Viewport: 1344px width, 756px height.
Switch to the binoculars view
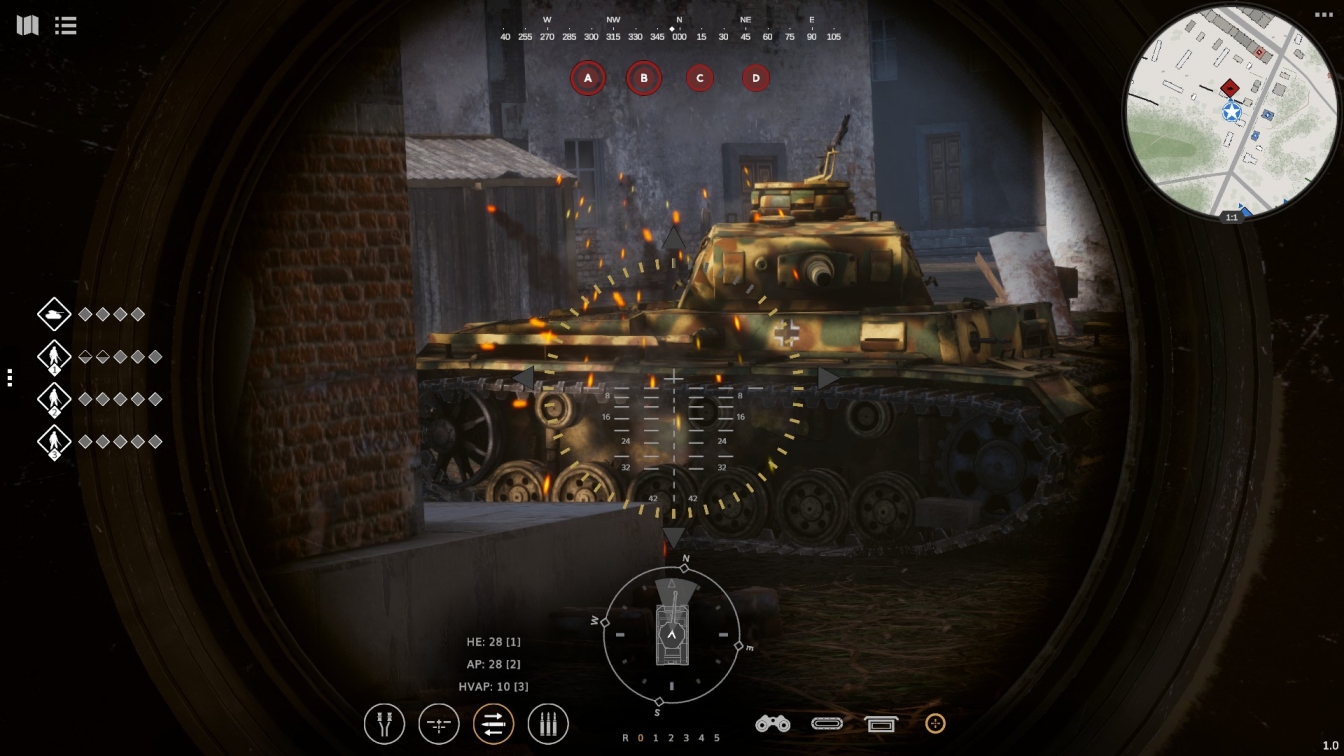(772, 723)
